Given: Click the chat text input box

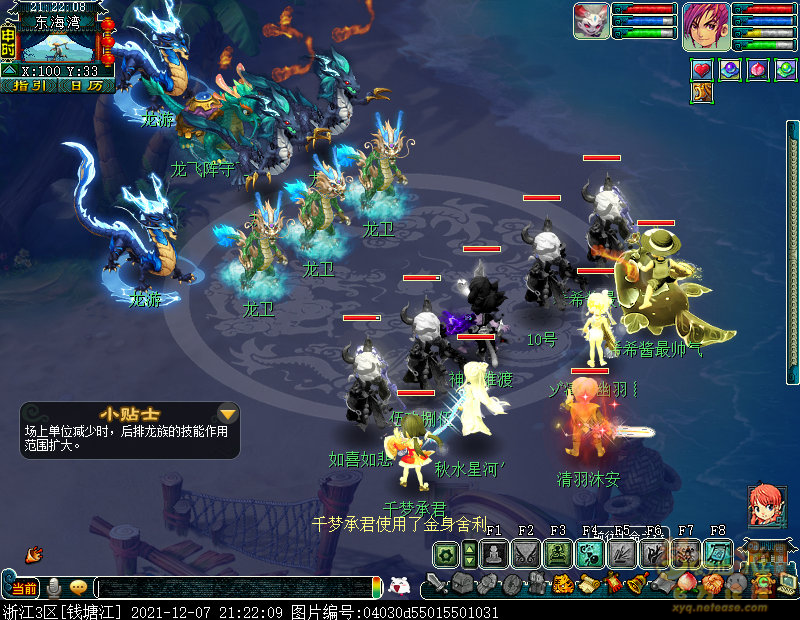Looking at the screenshot, I should 236,588.
